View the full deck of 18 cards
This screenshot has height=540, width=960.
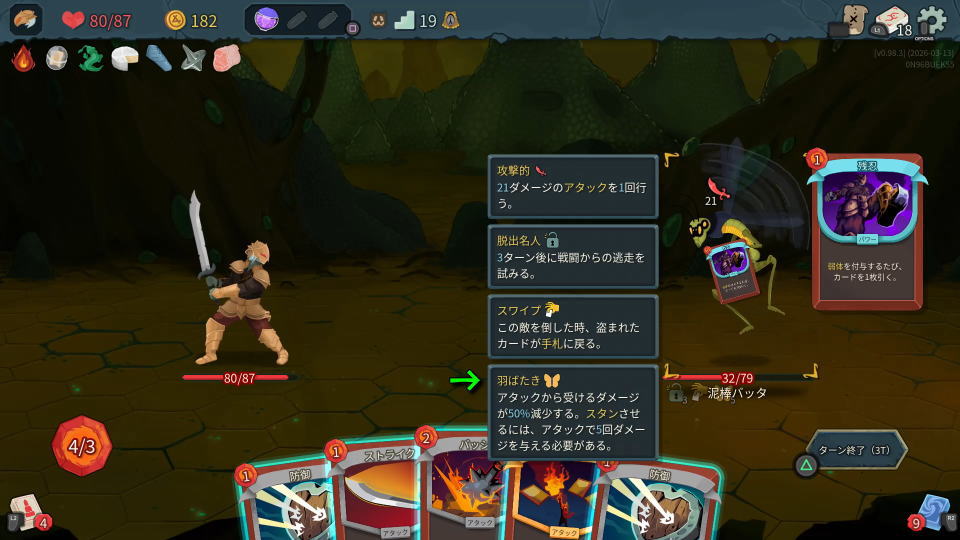(x=891, y=20)
